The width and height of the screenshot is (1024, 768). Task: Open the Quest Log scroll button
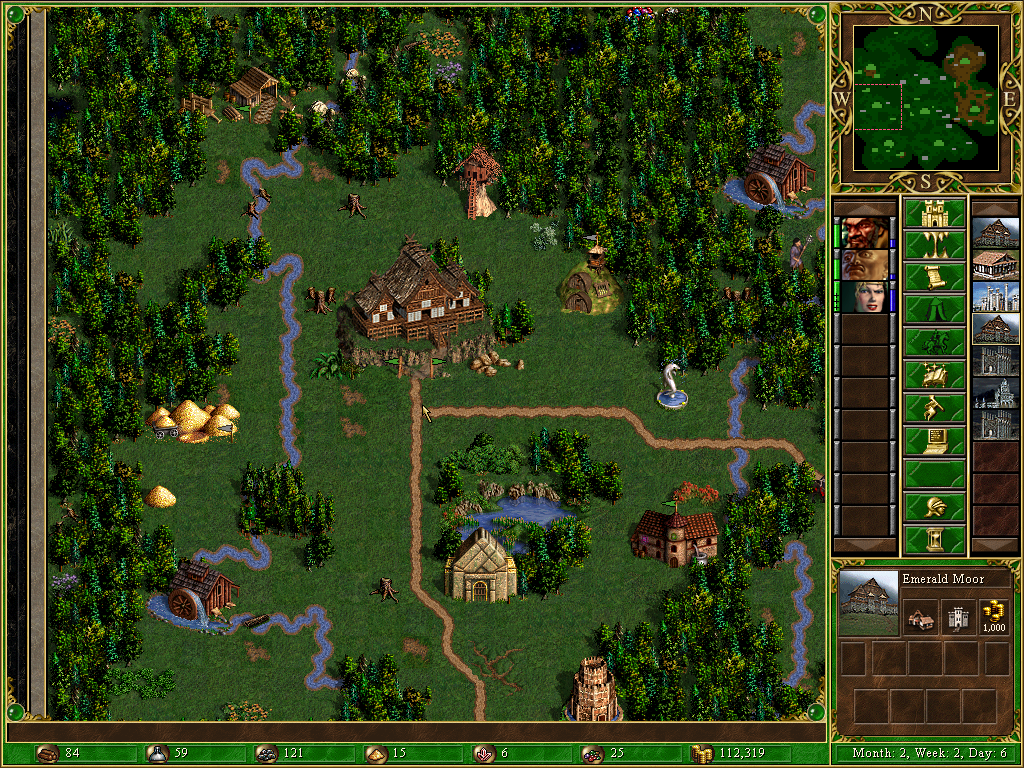(x=934, y=277)
